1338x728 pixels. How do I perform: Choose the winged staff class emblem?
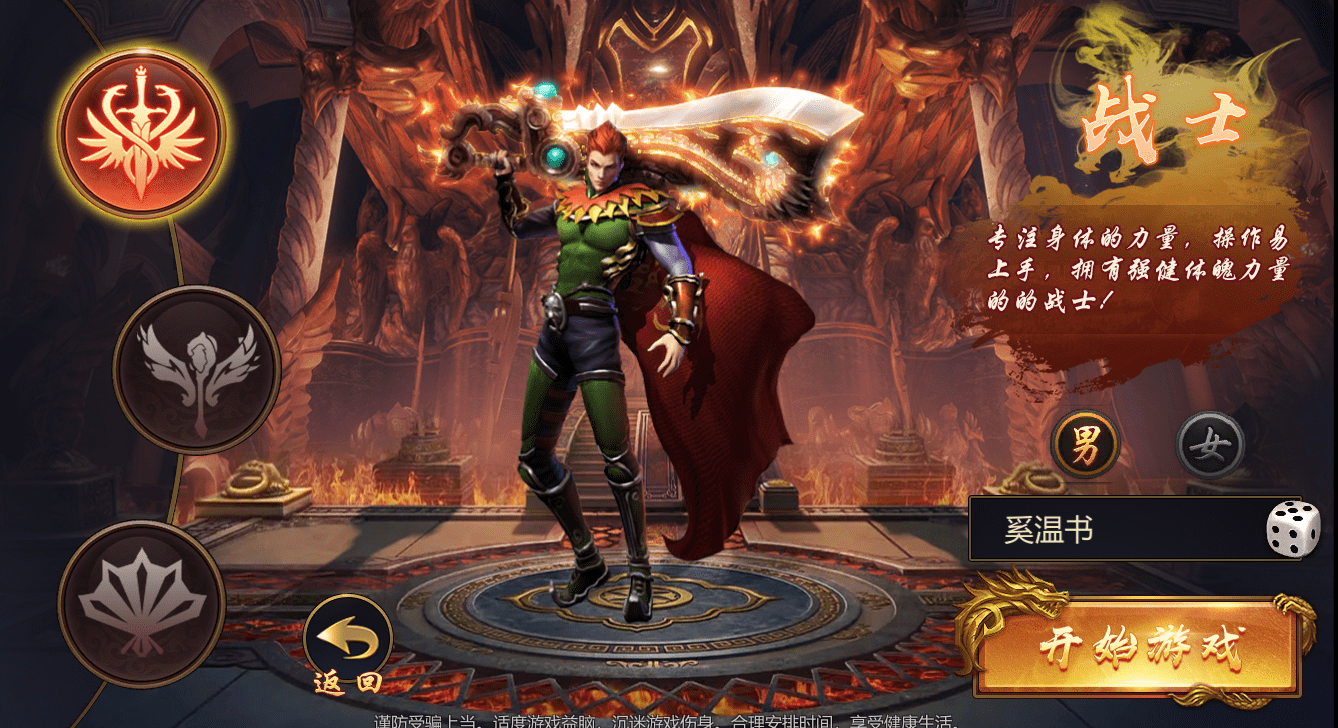(x=197, y=370)
